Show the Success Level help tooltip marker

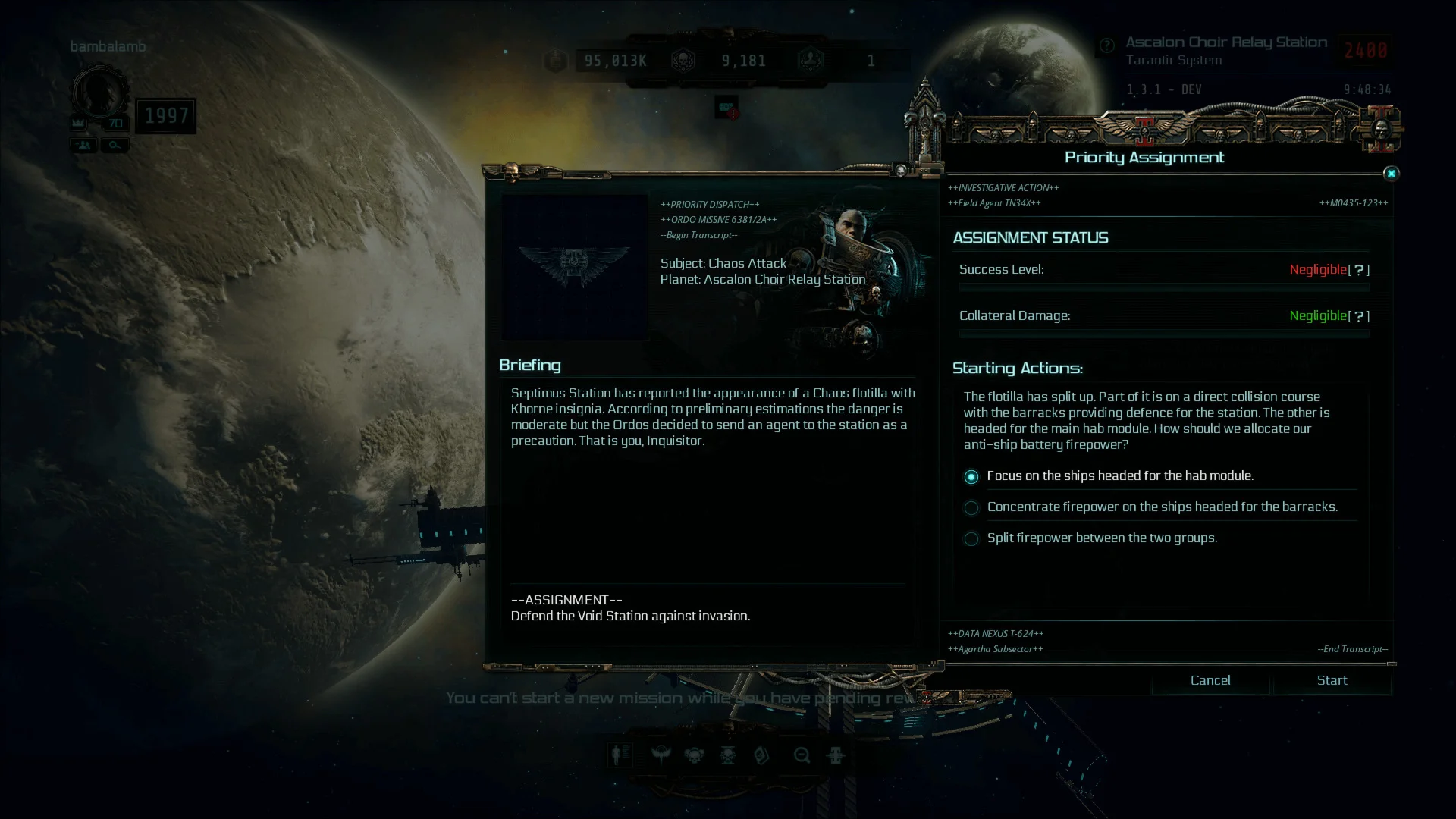1358,270
